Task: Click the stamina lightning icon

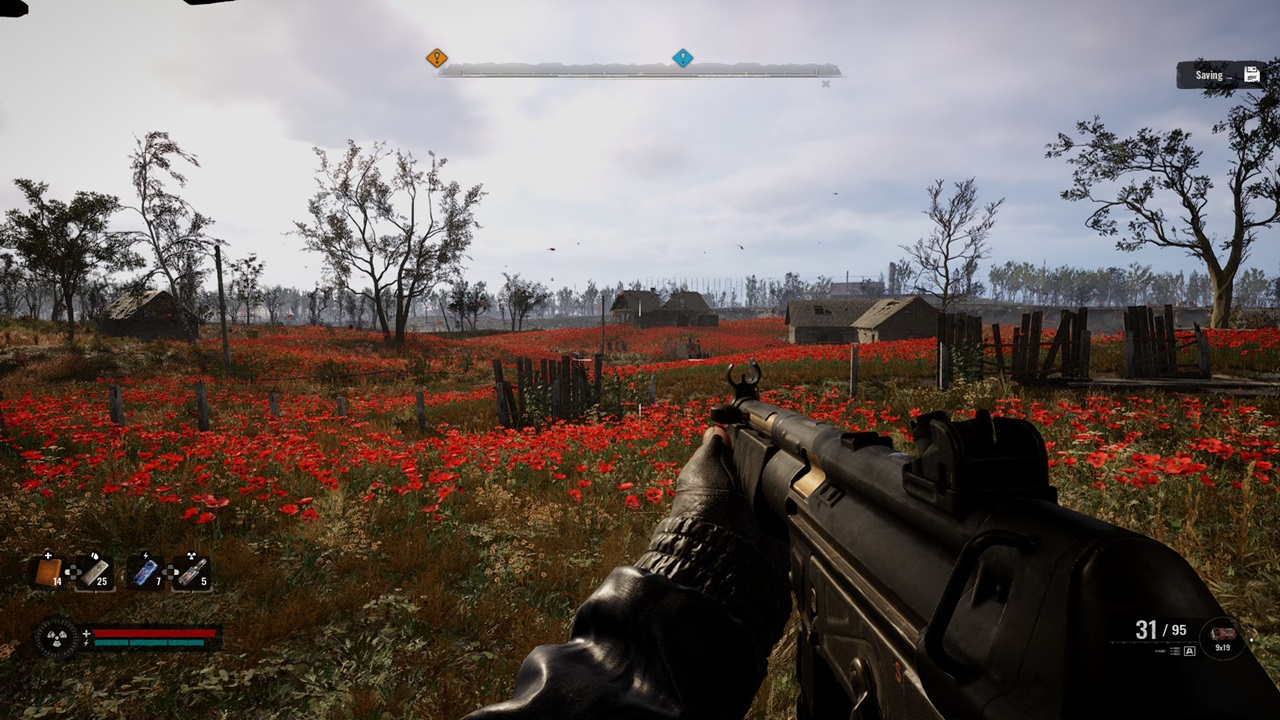Action: tap(86, 642)
